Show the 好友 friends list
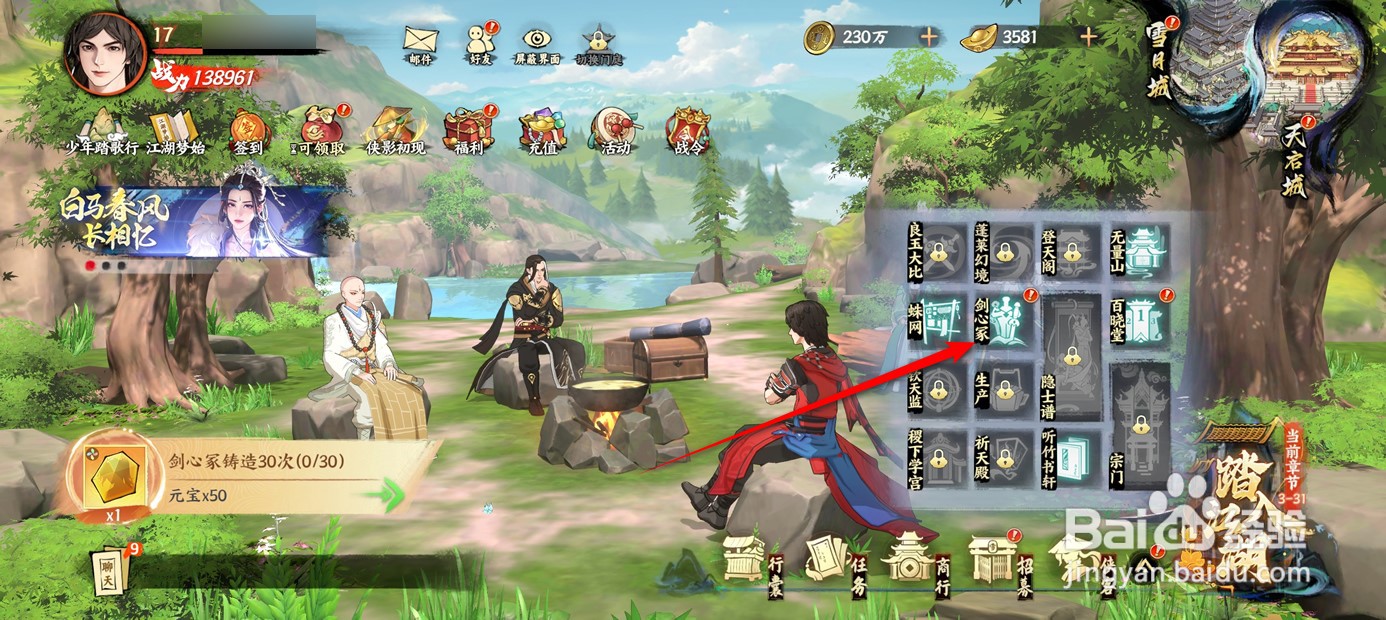Viewport: 1386px width, 620px height. point(479,41)
